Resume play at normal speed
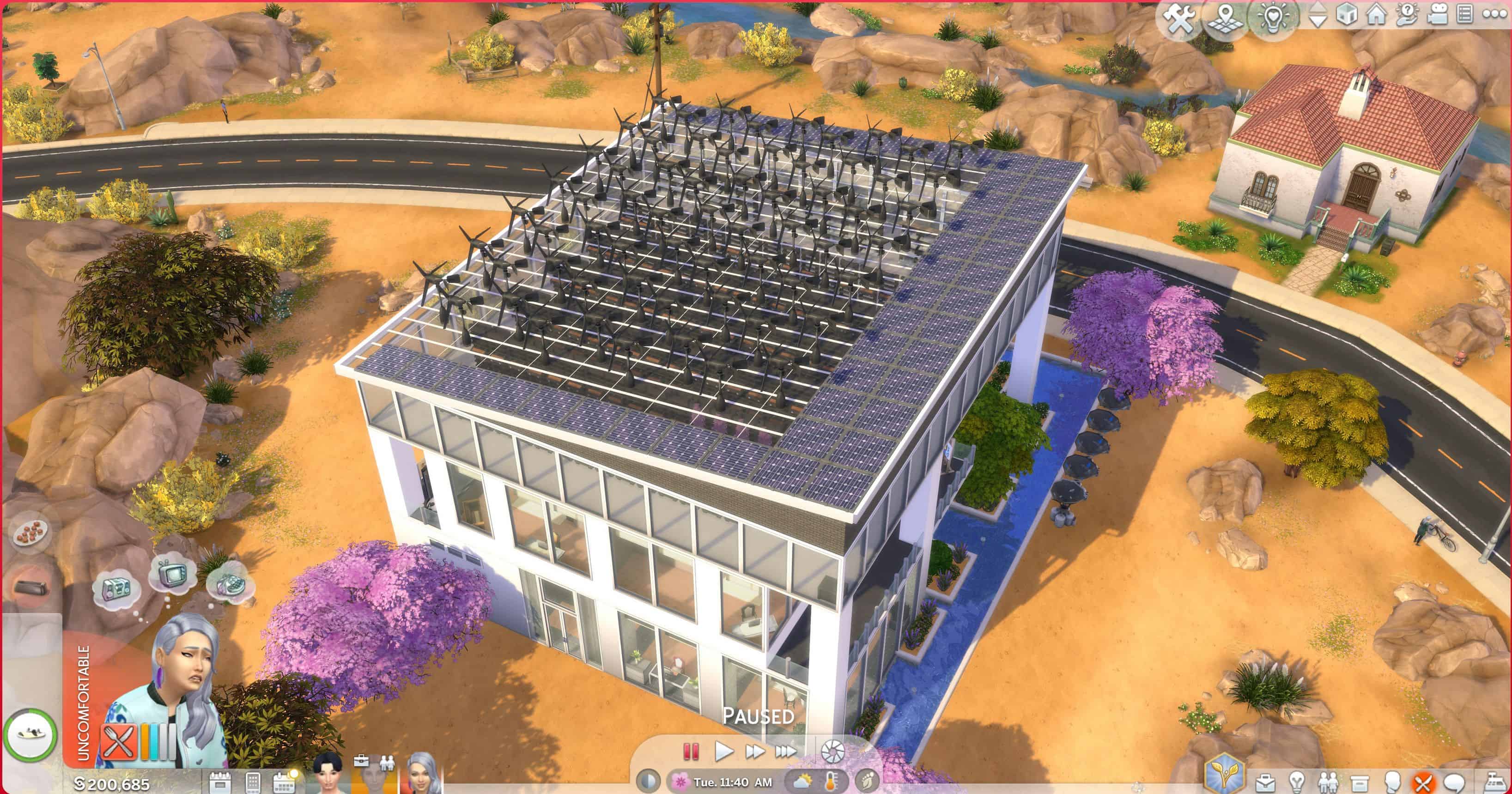The height and width of the screenshot is (794, 1512). pyautogui.click(x=724, y=751)
